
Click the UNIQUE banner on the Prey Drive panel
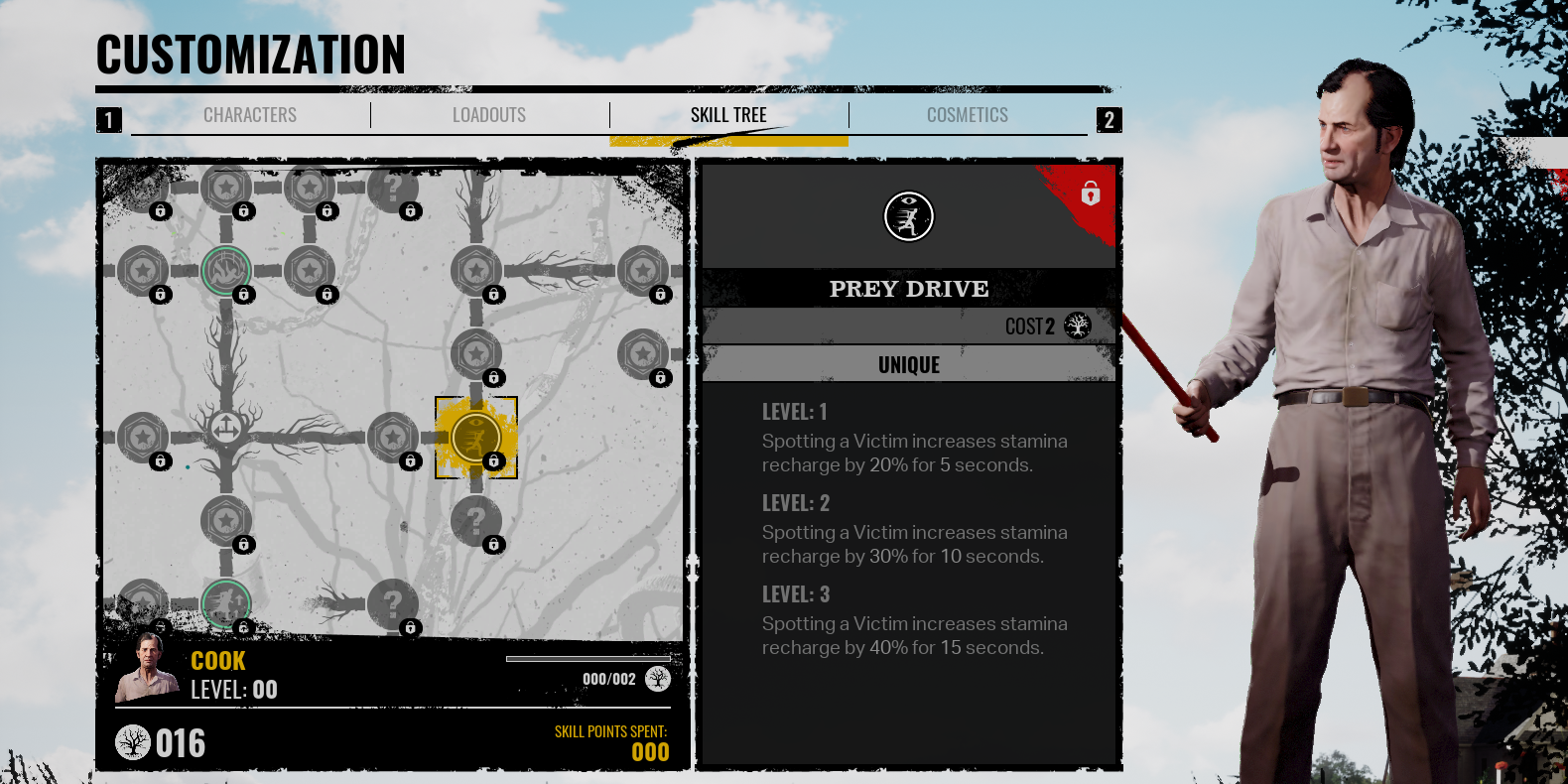(909, 363)
